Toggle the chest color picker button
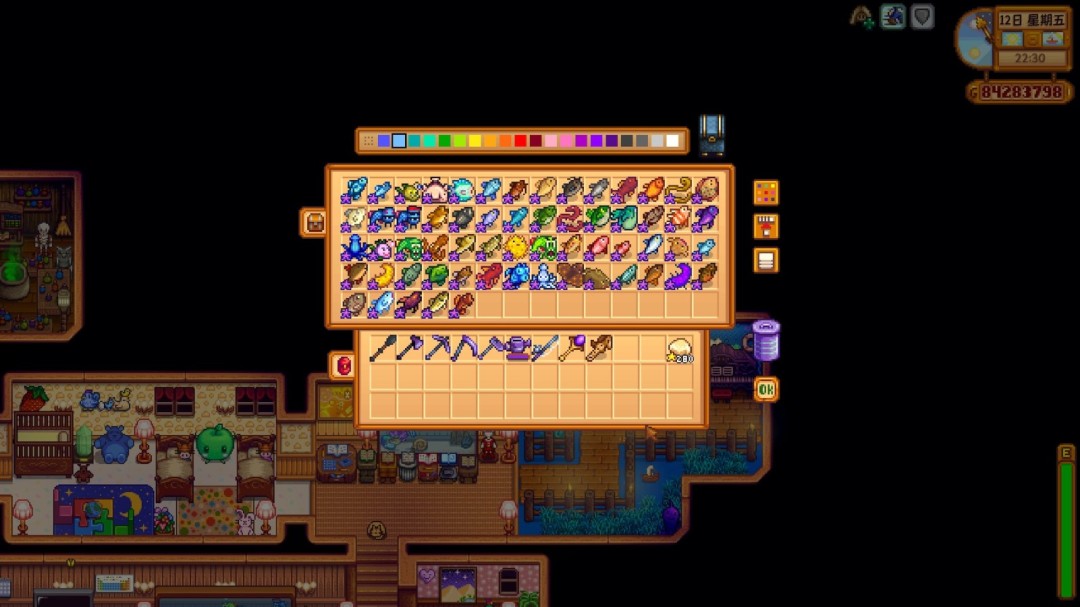This screenshot has width=1080, height=607. (x=766, y=193)
